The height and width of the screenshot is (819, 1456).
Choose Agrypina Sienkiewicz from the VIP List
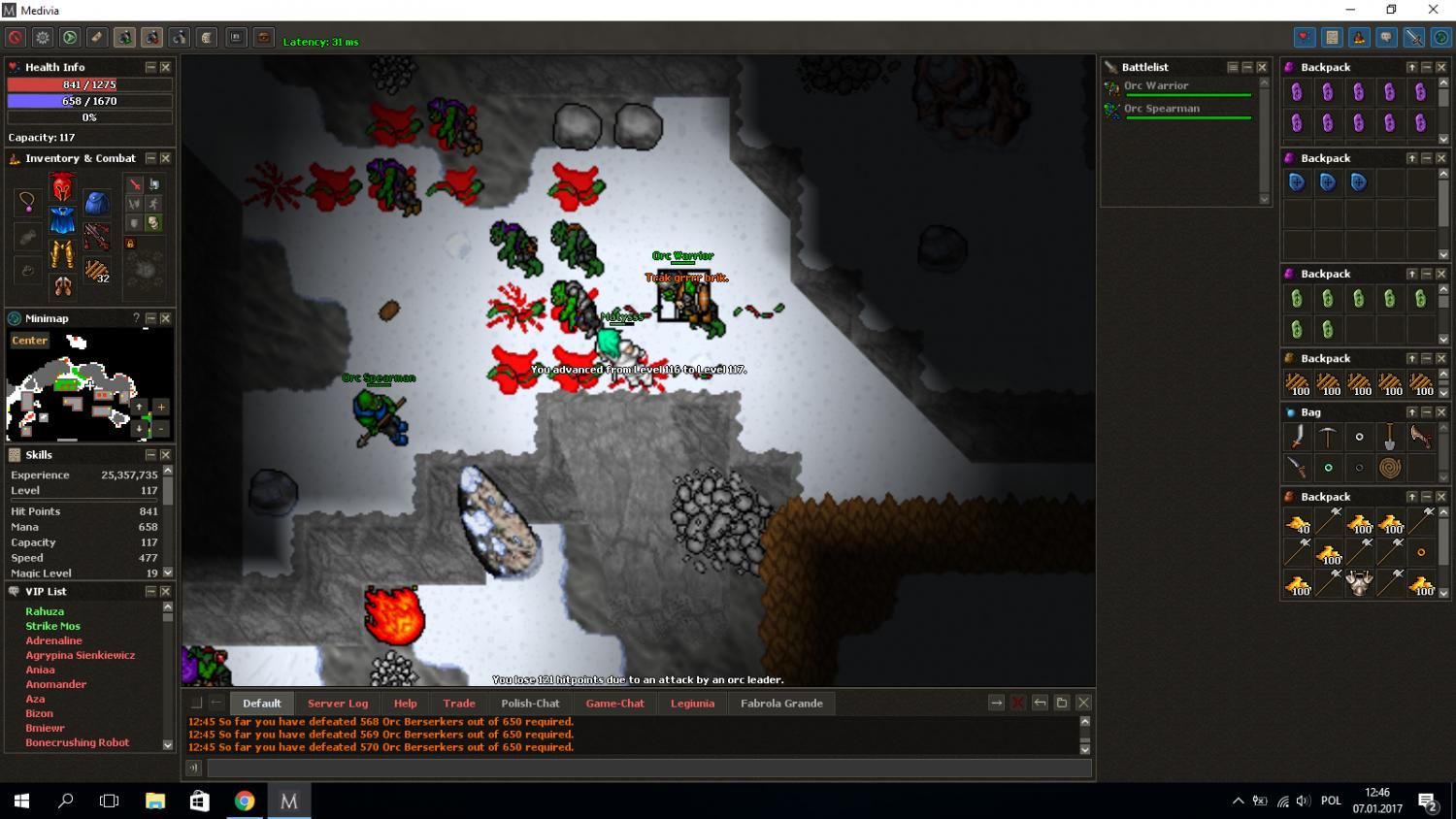(81, 655)
